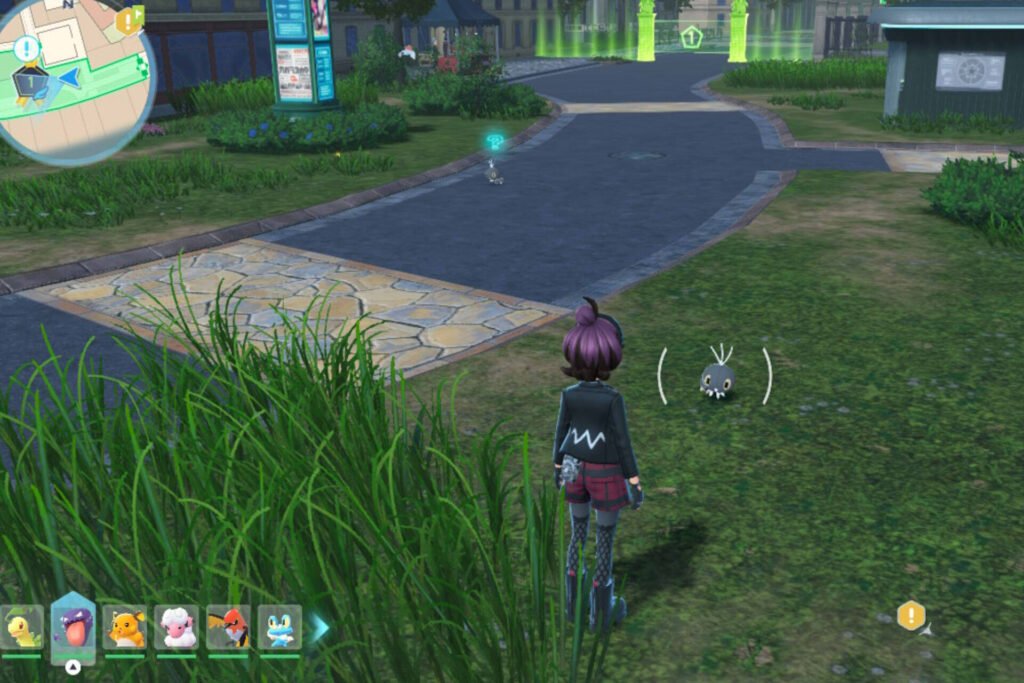Image resolution: width=1024 pixels, height=683 pixels.
Task: Choose the highlighted purple ghost Pokémon slot
Action: pyautogui.click(x=73, y=630)
